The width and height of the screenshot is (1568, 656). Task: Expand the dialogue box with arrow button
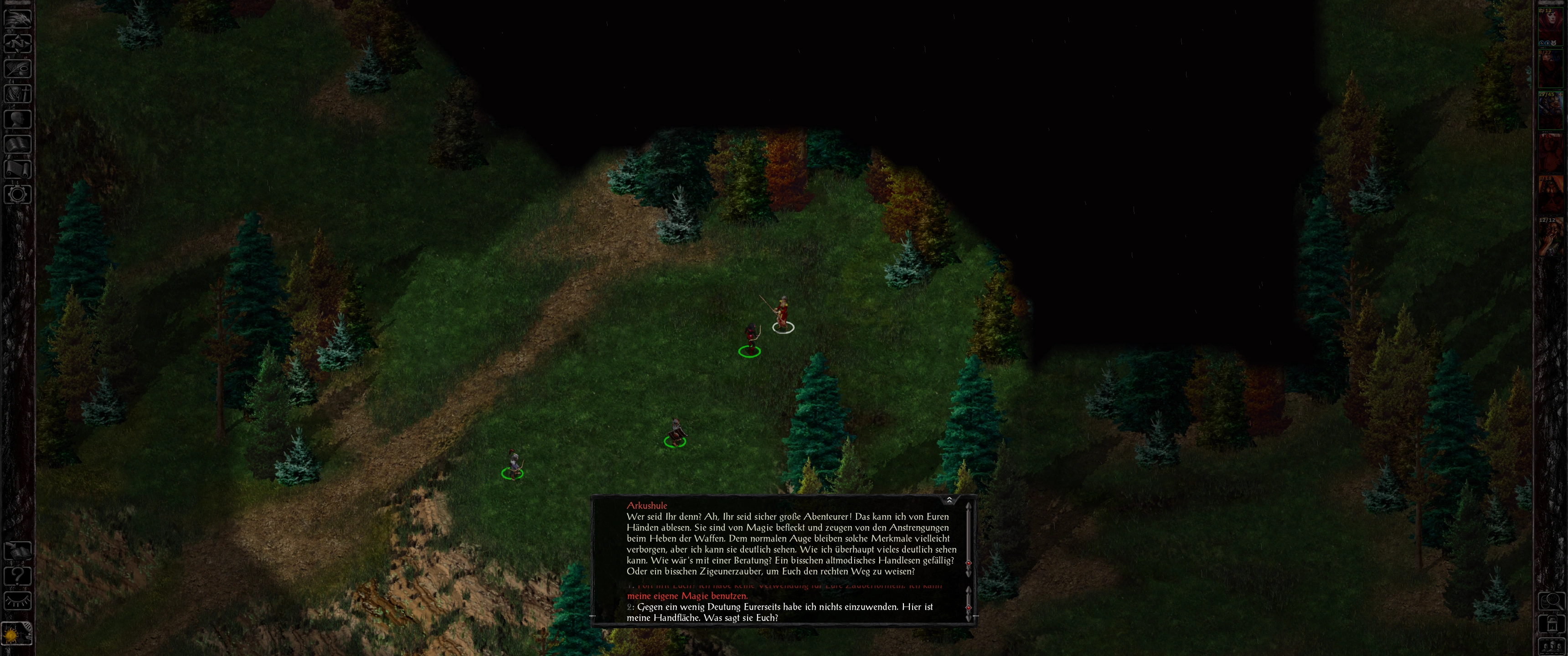tap(949, 500)
